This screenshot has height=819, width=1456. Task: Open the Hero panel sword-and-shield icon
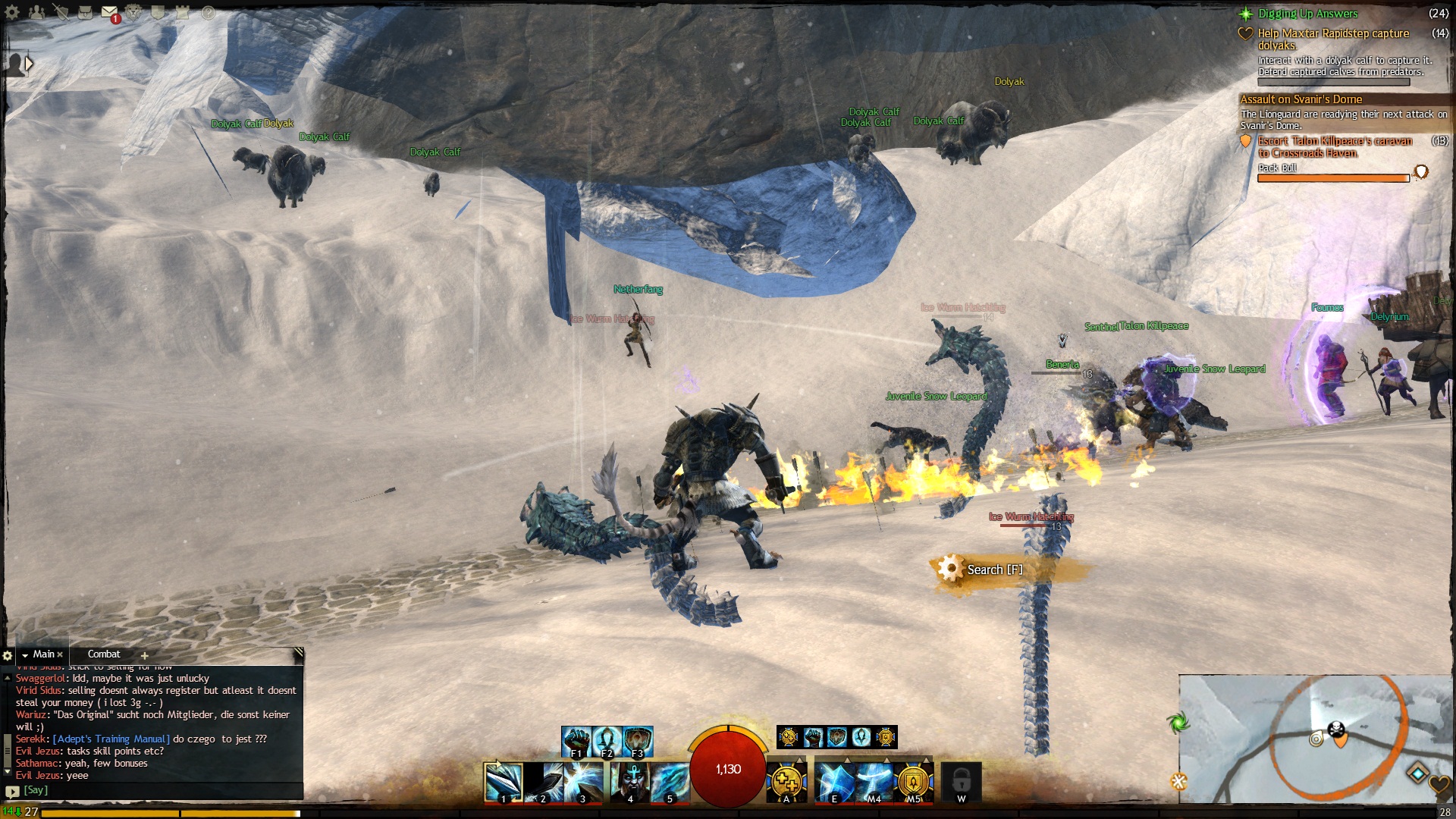coord(61,12)
